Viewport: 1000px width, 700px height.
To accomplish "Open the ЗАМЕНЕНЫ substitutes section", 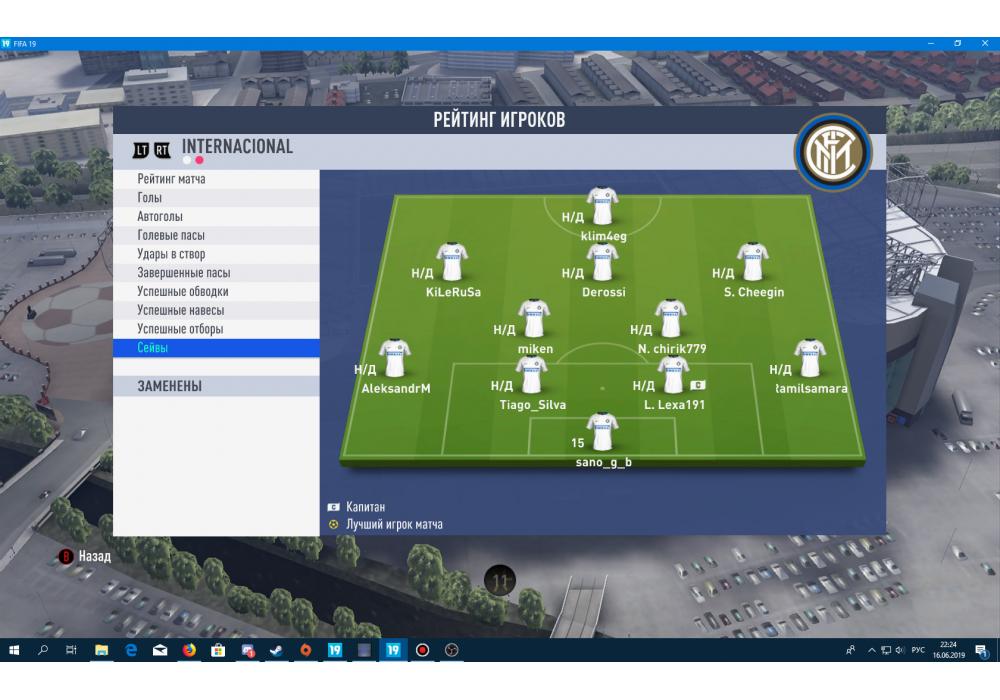I will pyautogui.click(x=170, y=386).
